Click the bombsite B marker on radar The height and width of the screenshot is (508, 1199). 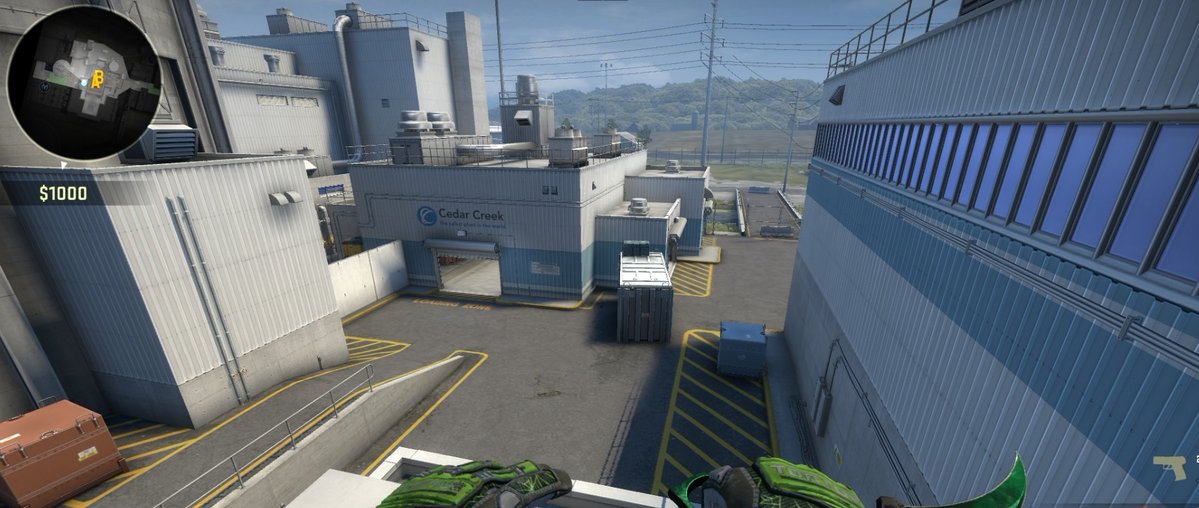pos(98,79)
